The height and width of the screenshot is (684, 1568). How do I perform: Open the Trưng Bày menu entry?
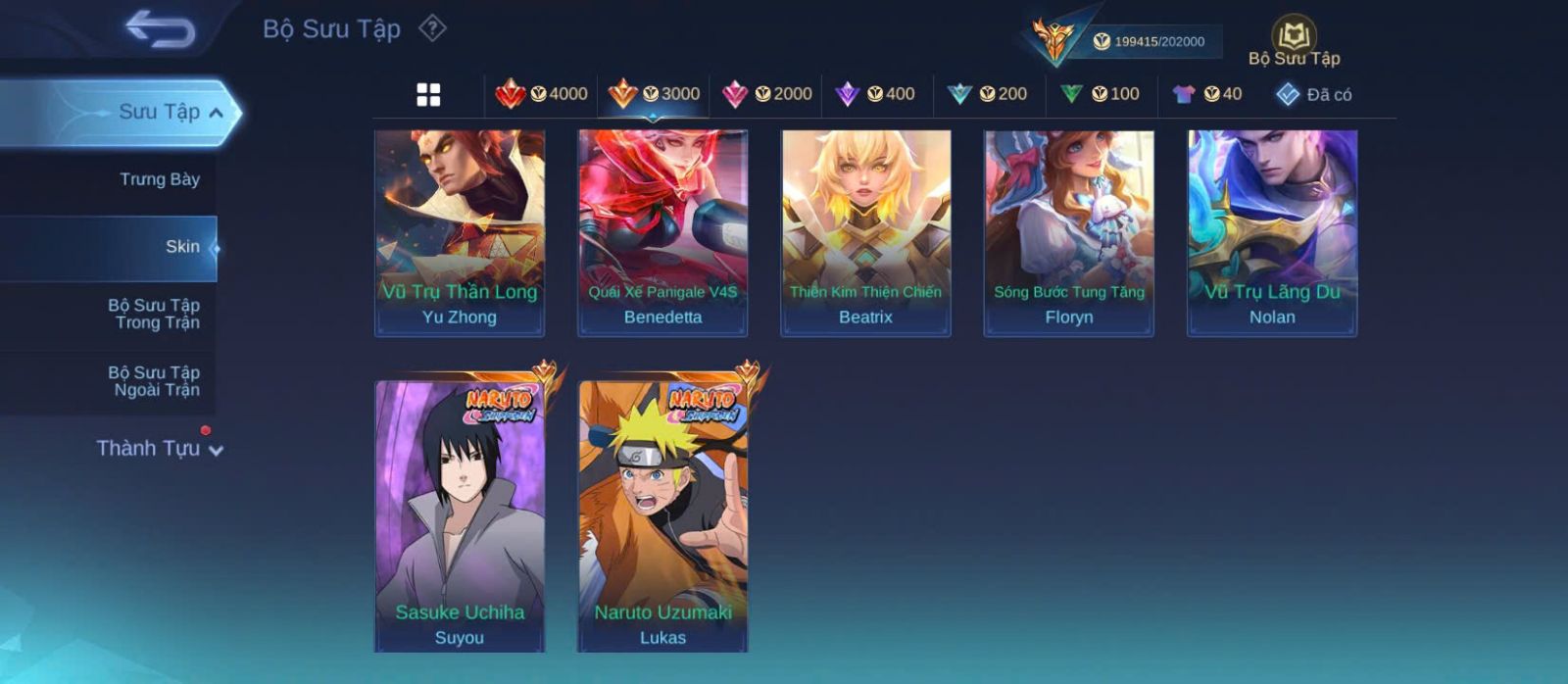pyautogui.click(x=159, y=179)
